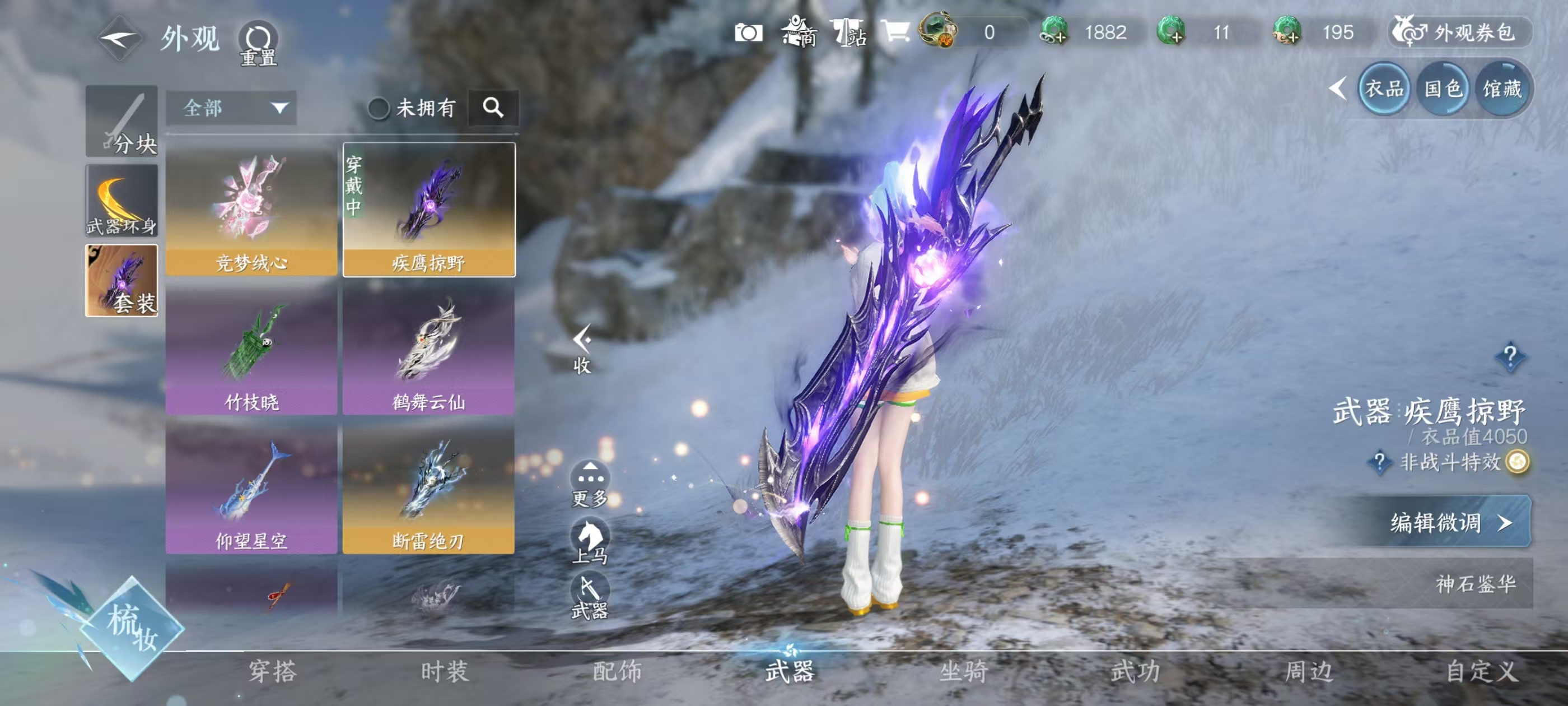
Task: Open 编辑微调 fine-tune editing
Action: coord(1450,523)
